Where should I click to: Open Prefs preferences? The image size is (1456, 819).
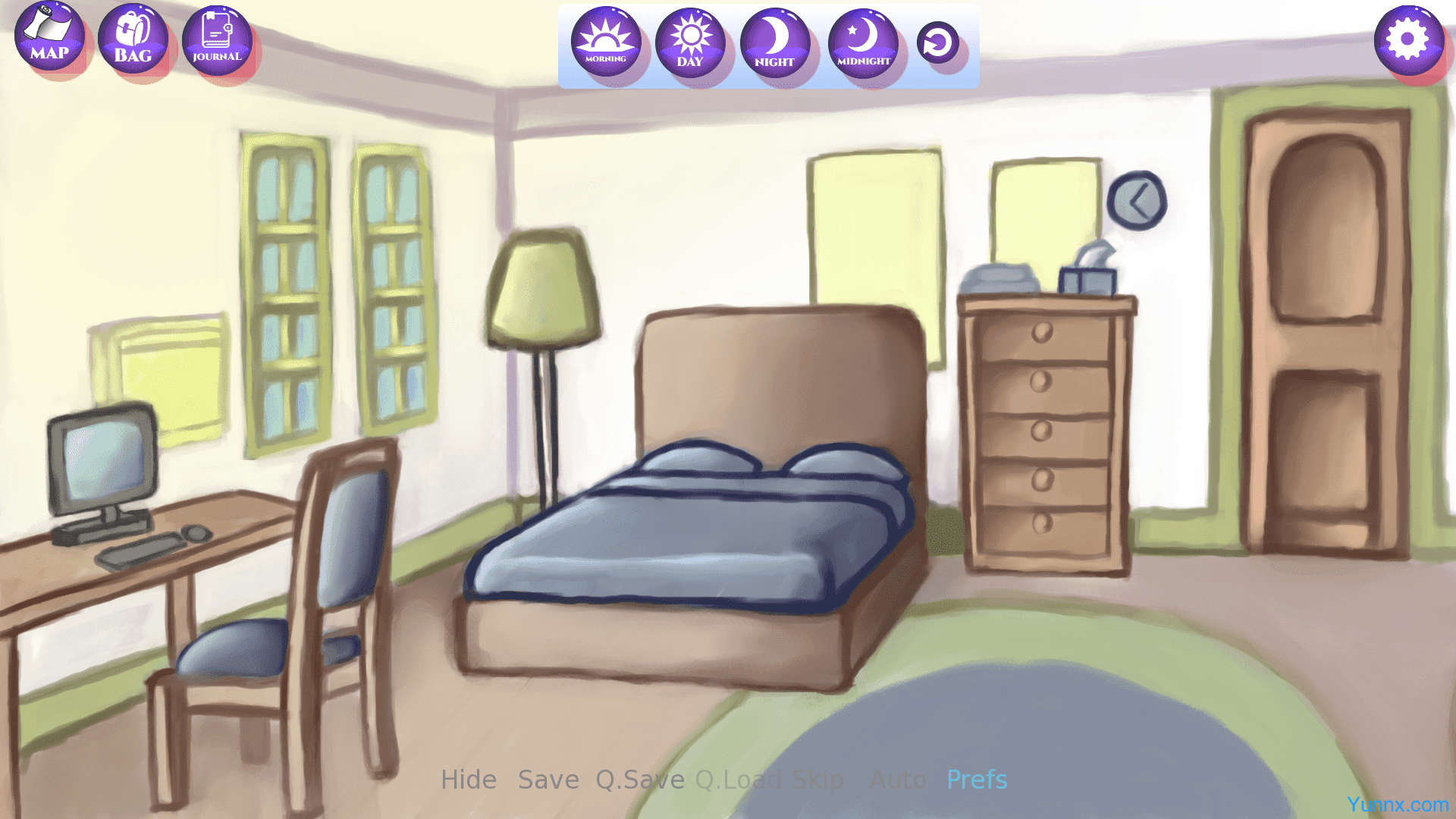[x=977, y=780]
